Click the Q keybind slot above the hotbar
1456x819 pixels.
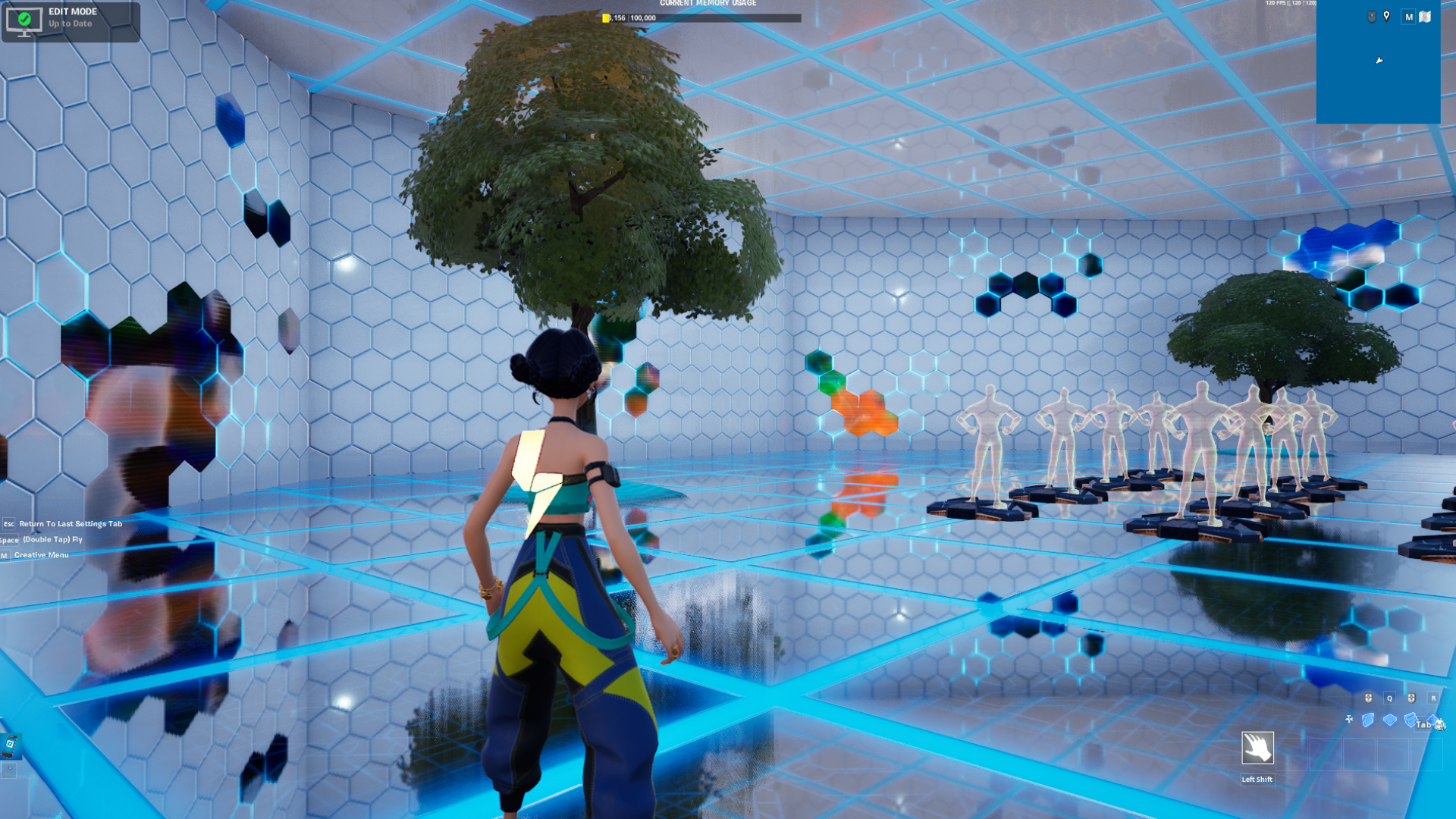1390,698
